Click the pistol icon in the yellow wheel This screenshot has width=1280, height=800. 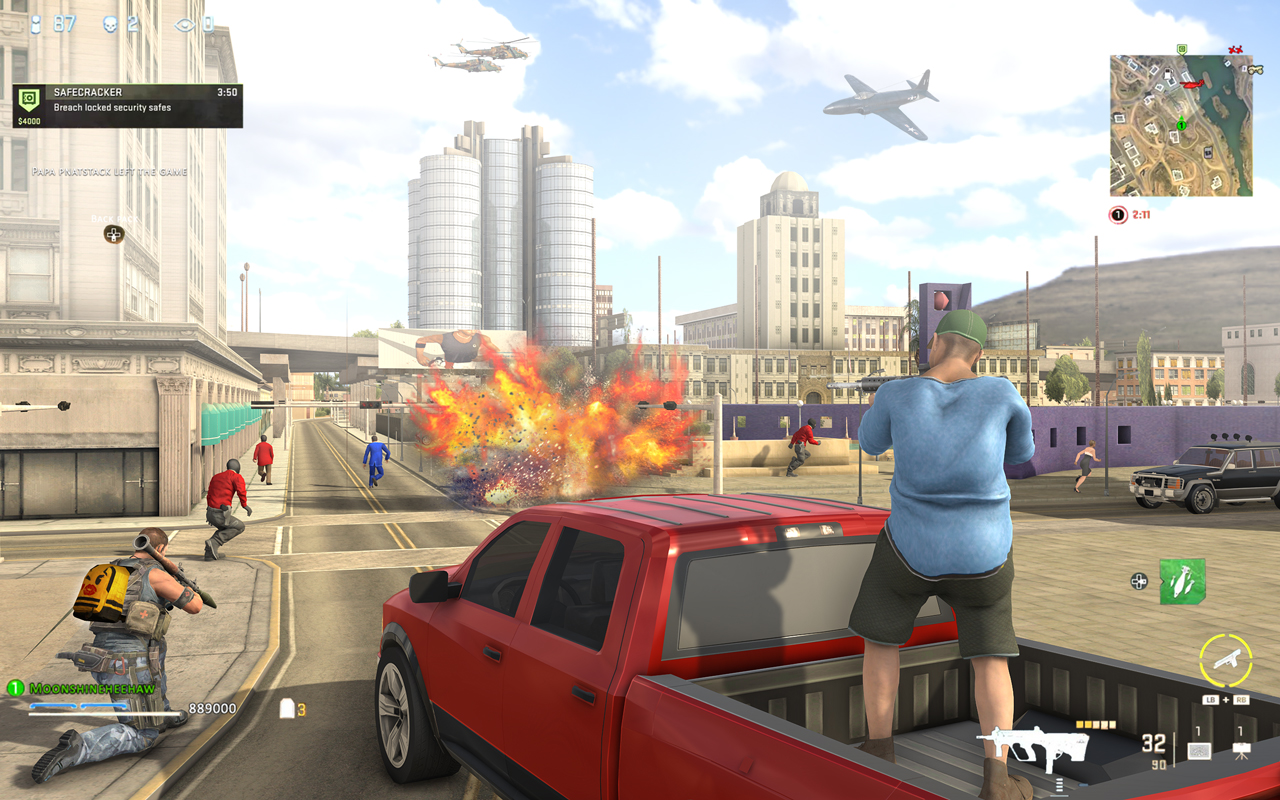pos(1228,659)
